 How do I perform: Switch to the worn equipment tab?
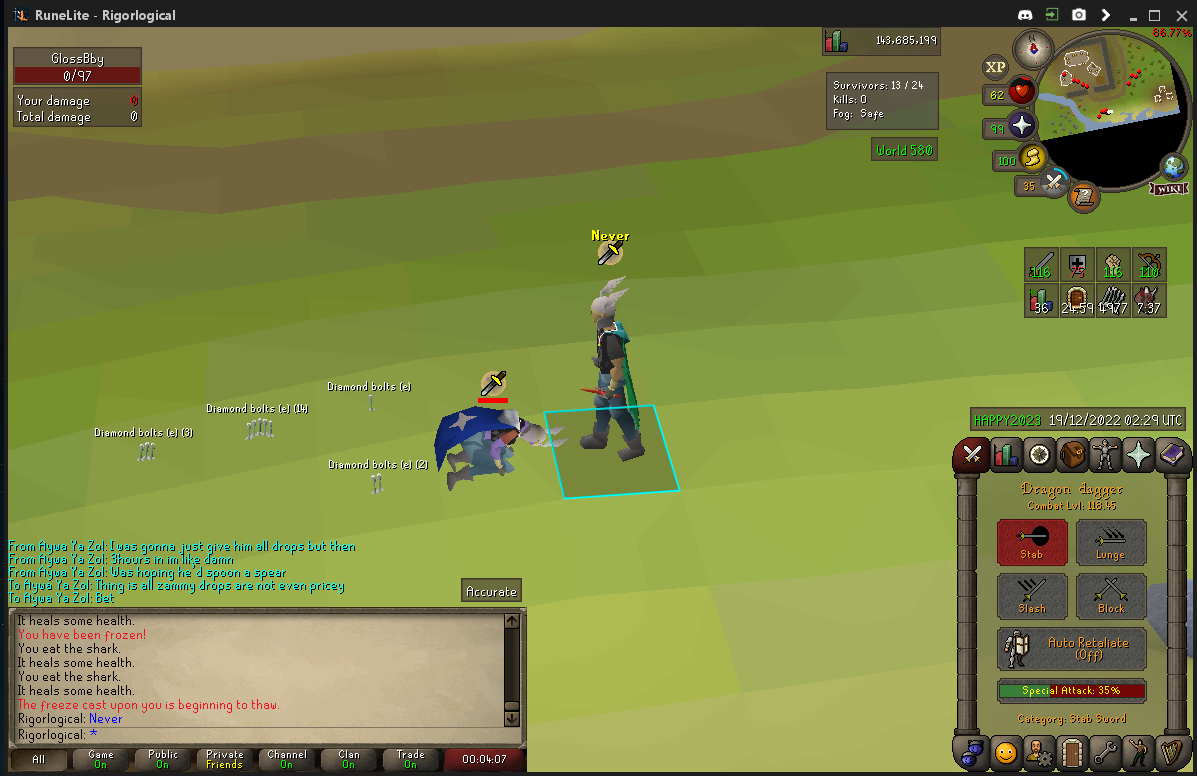pyautogui.click(x=1106, y=455)
